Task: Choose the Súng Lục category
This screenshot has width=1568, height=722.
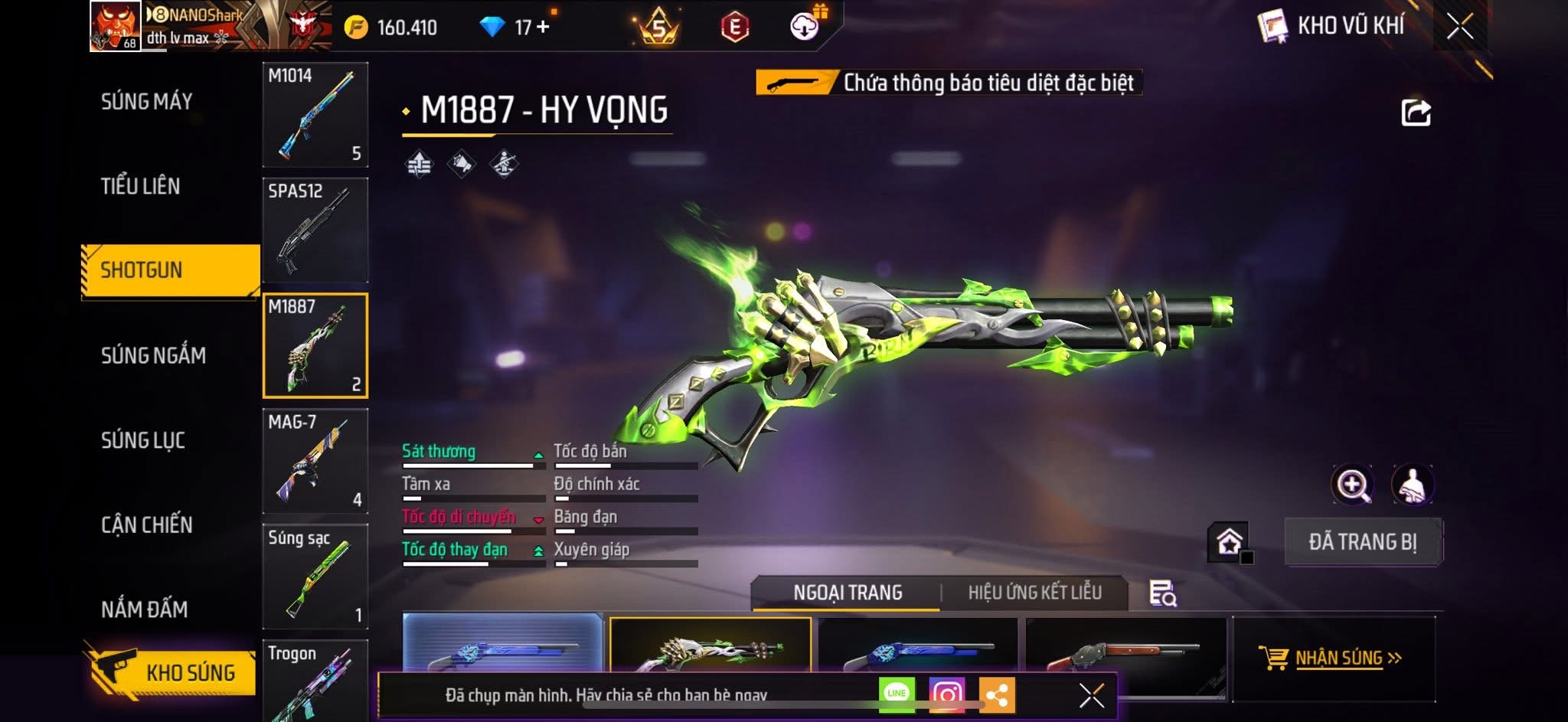Action: [x=143, y=440]
